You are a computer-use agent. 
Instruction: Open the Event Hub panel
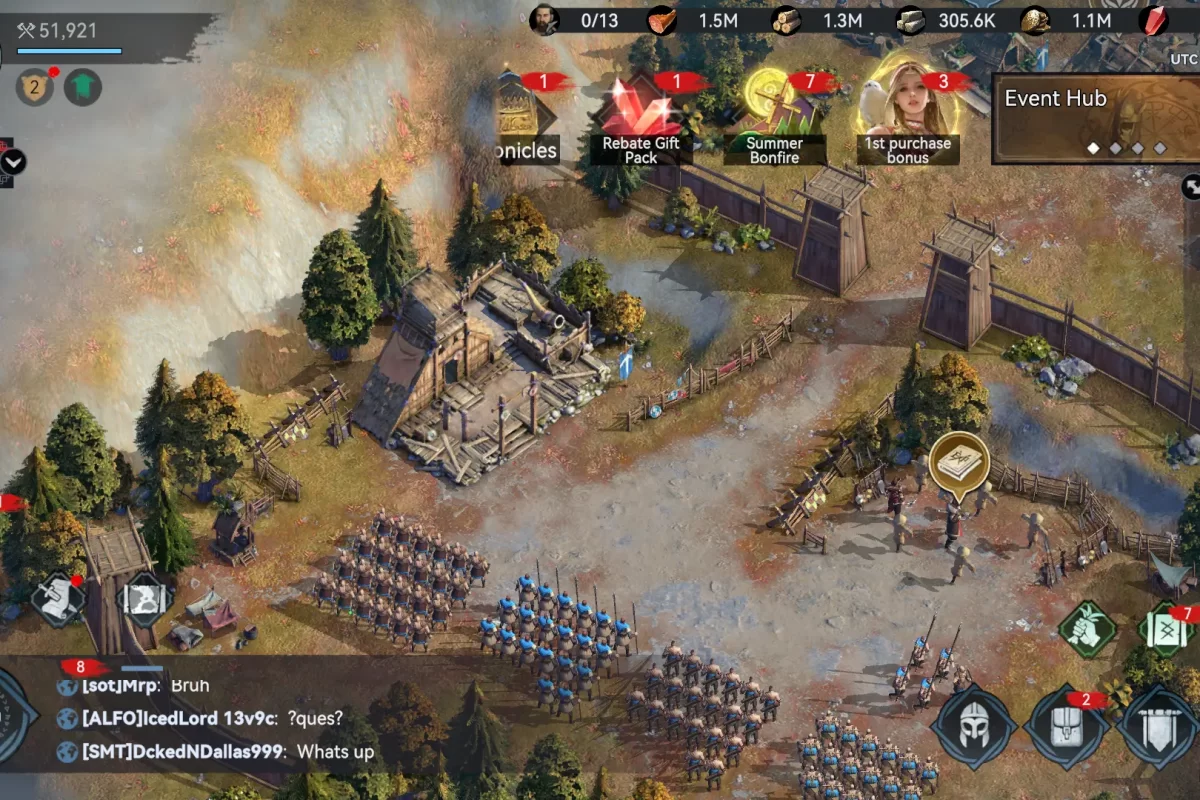point(1095,118)
